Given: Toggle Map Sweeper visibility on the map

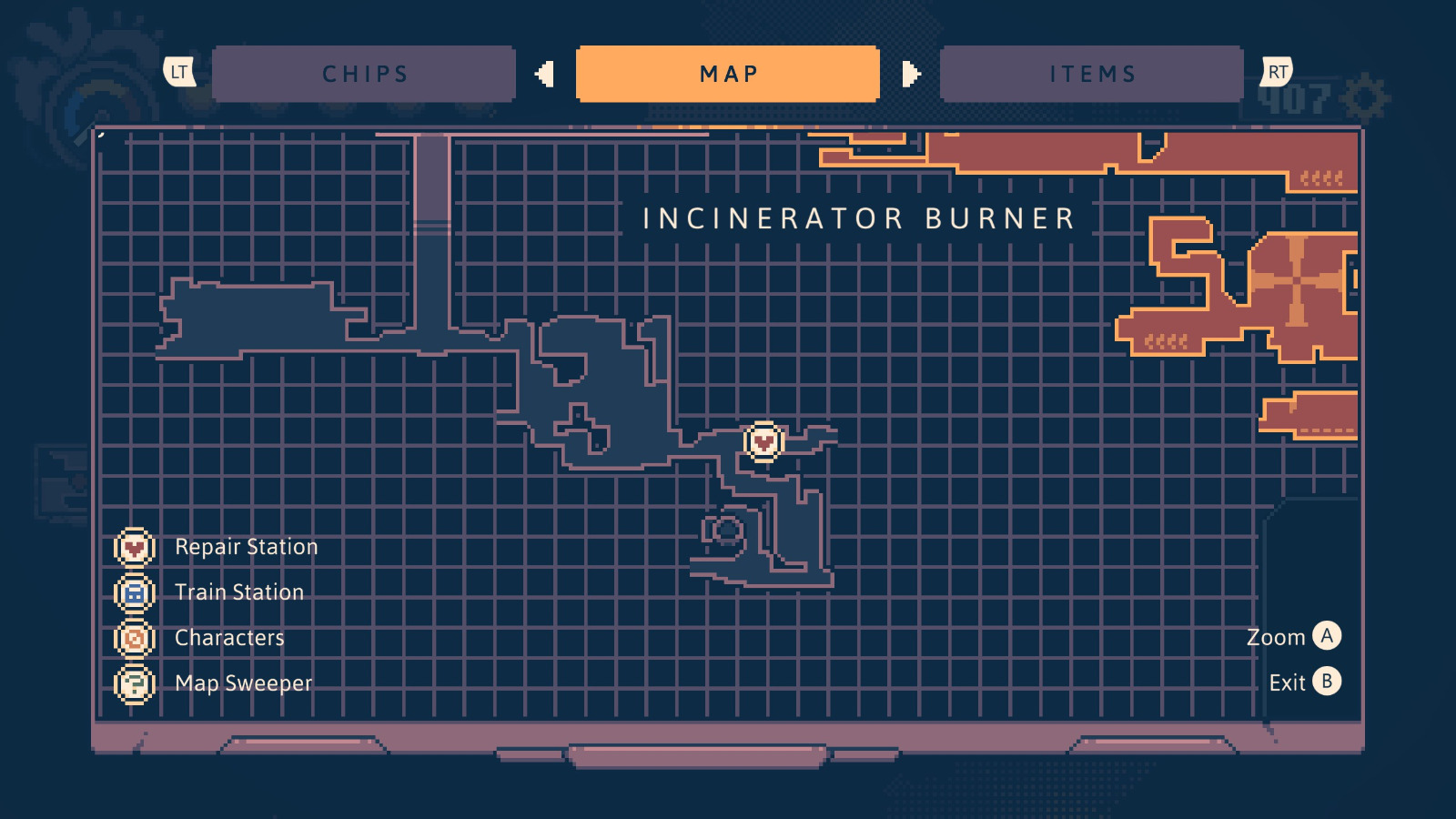Looking at the screenshot, I should pos(133,683).
